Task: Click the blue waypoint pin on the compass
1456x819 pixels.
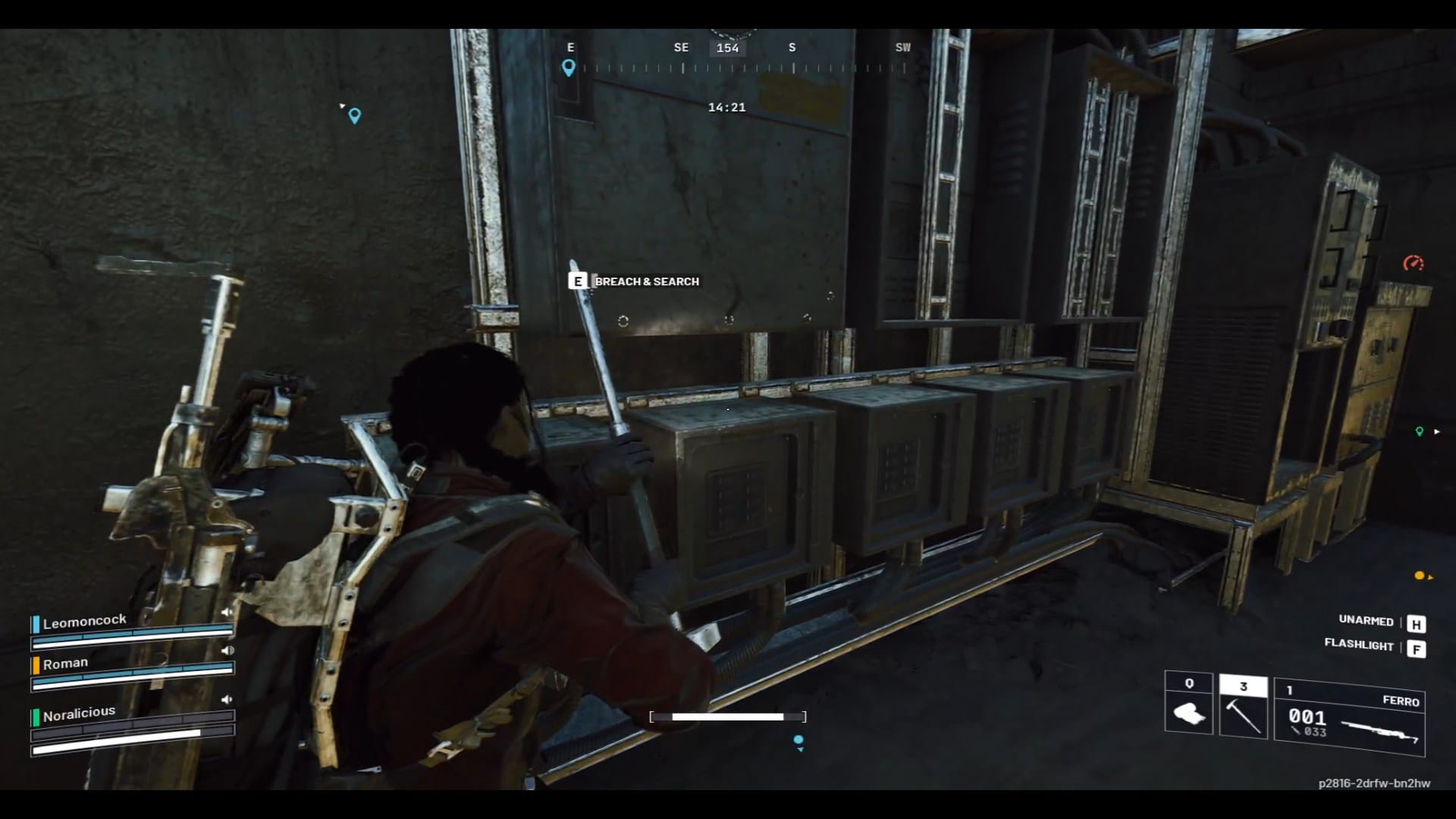Action: [x=570, y=68]
